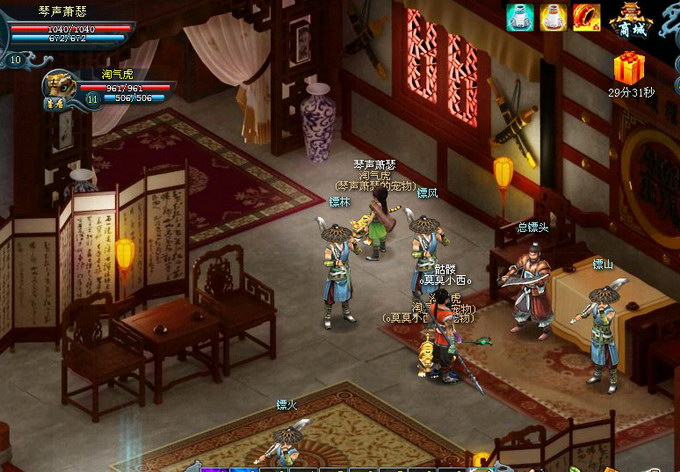
Task: Use the yellow potion jar icon
Action: coord(553,17)
